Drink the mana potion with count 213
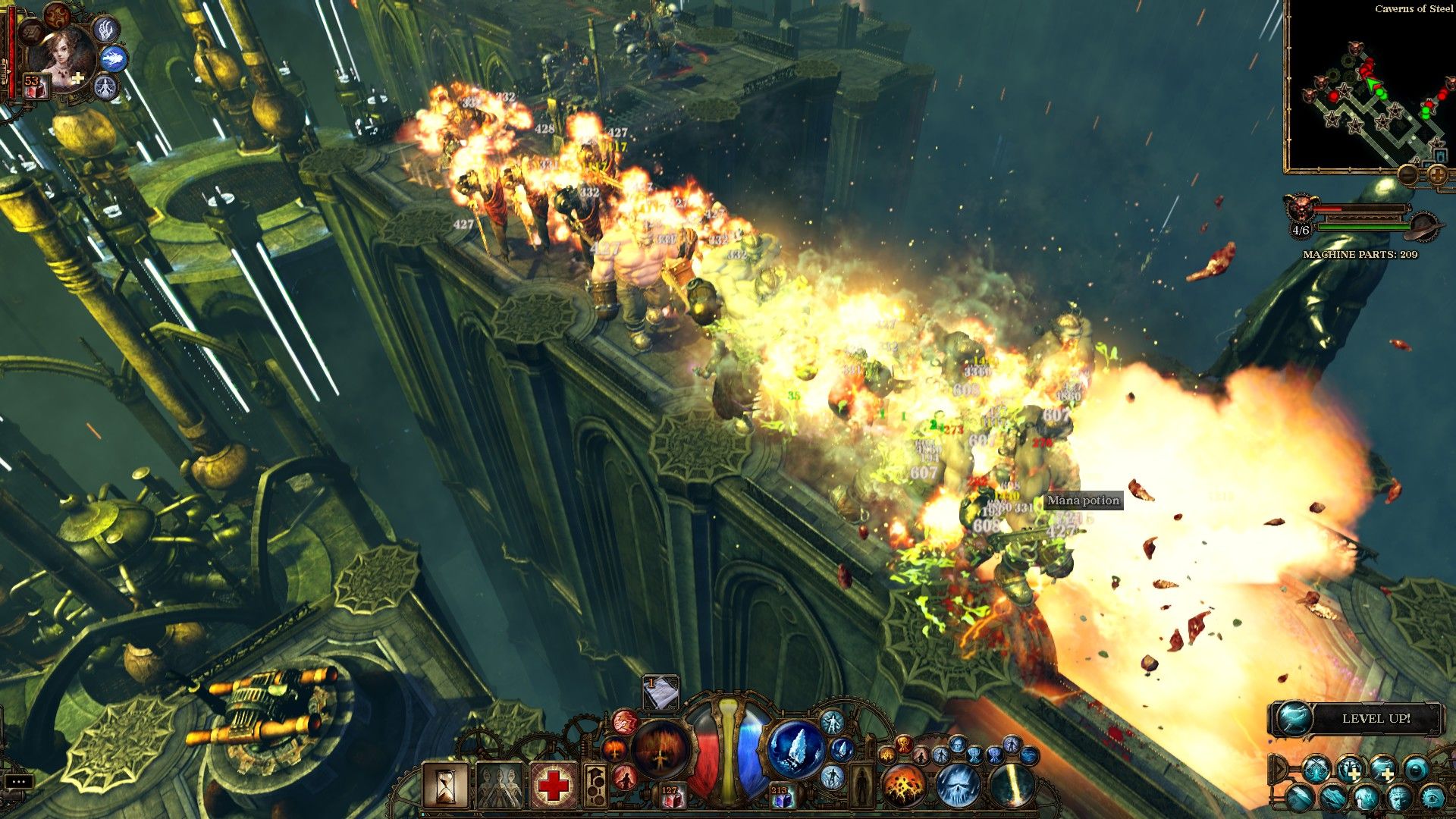Image resolution: width=1456 pixels, height=819 pixels. coord(781,796)
